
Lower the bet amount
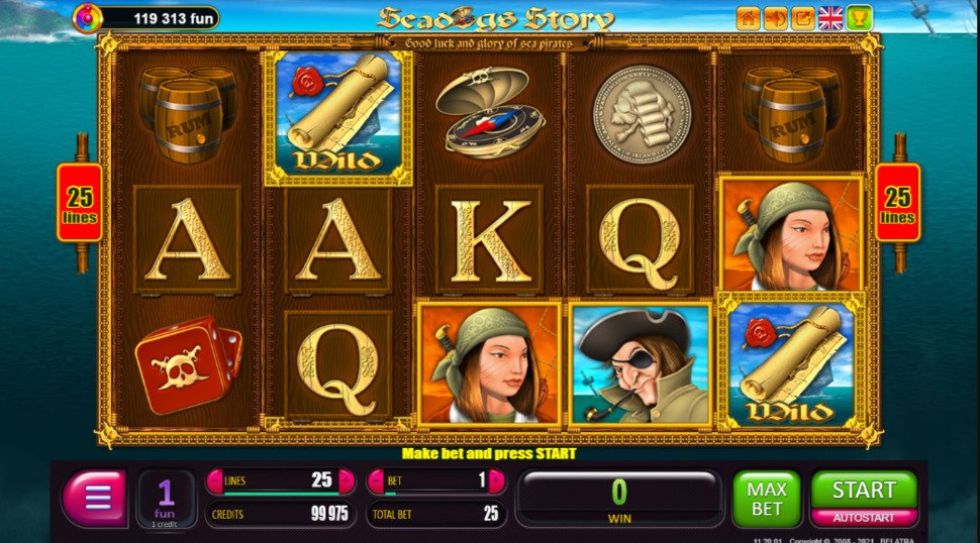tap(377, 481)
